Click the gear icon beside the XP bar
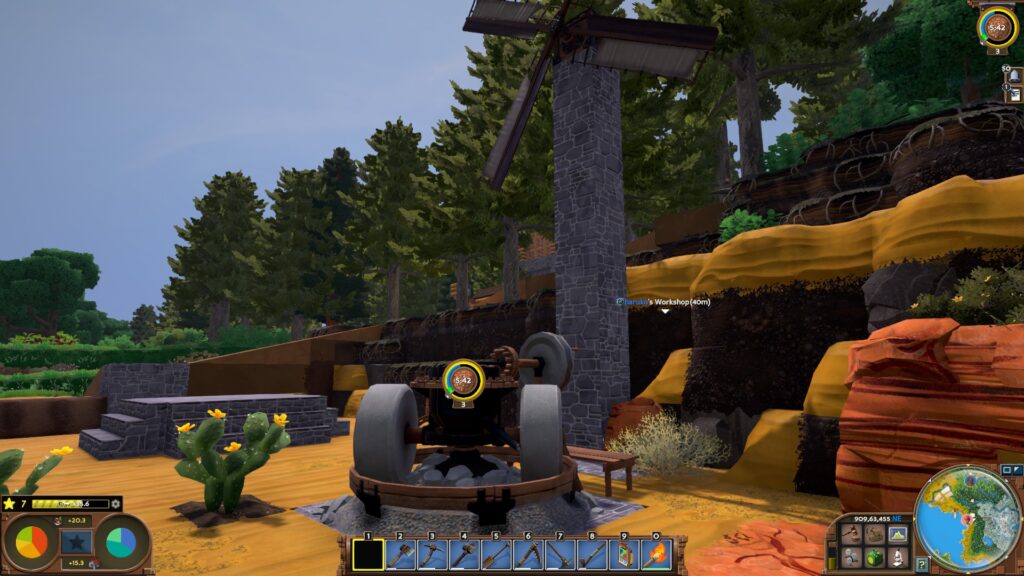This screenshot has width=1024, height=576. coord(116,504)
